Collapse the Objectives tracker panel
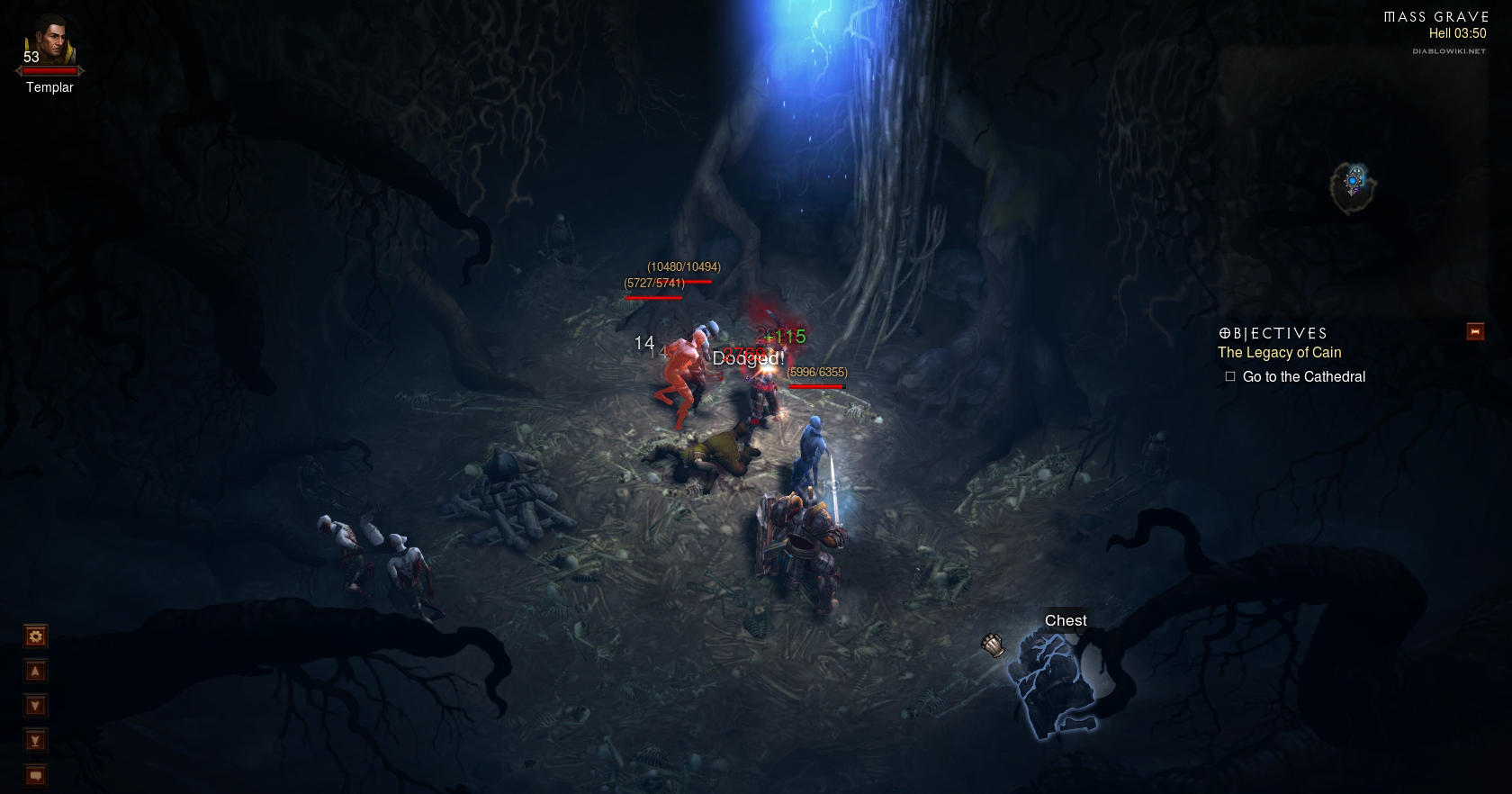 coord(1475,332)
